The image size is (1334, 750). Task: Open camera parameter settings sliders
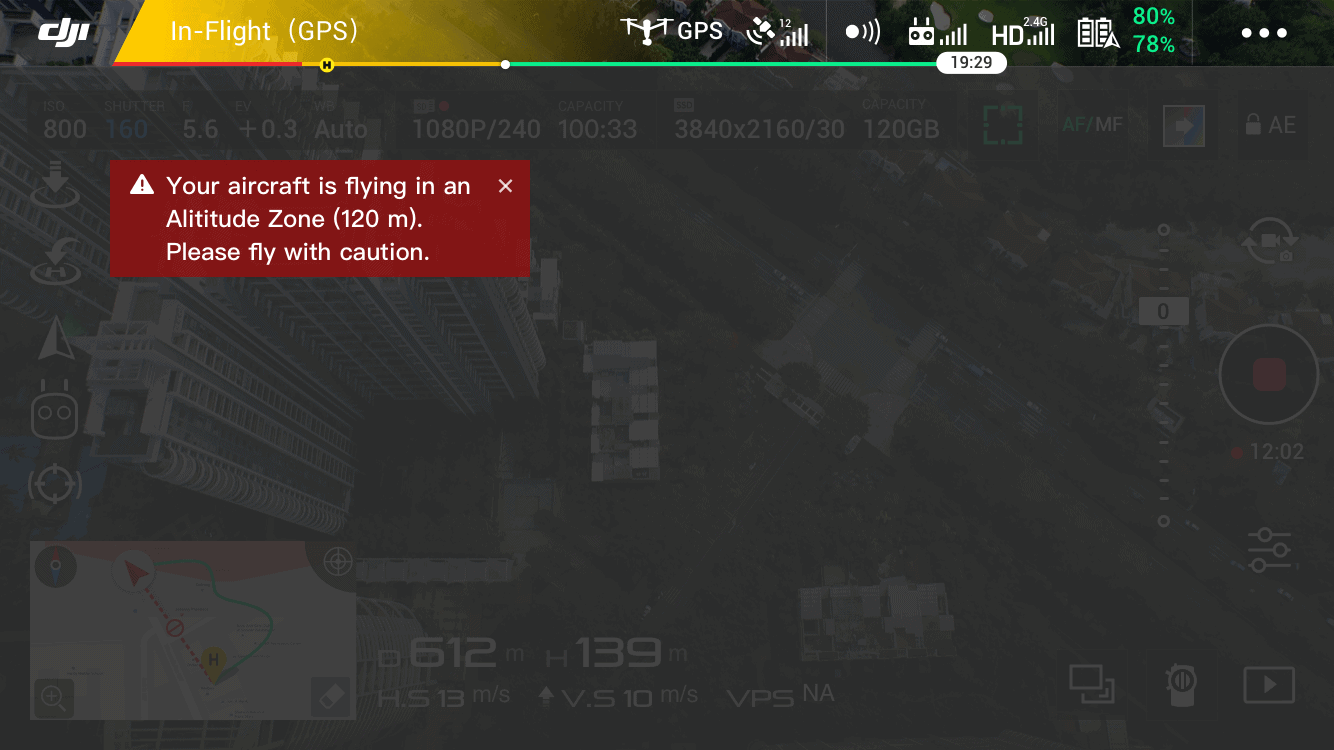pyautogui.click(x=1268, y=550)
